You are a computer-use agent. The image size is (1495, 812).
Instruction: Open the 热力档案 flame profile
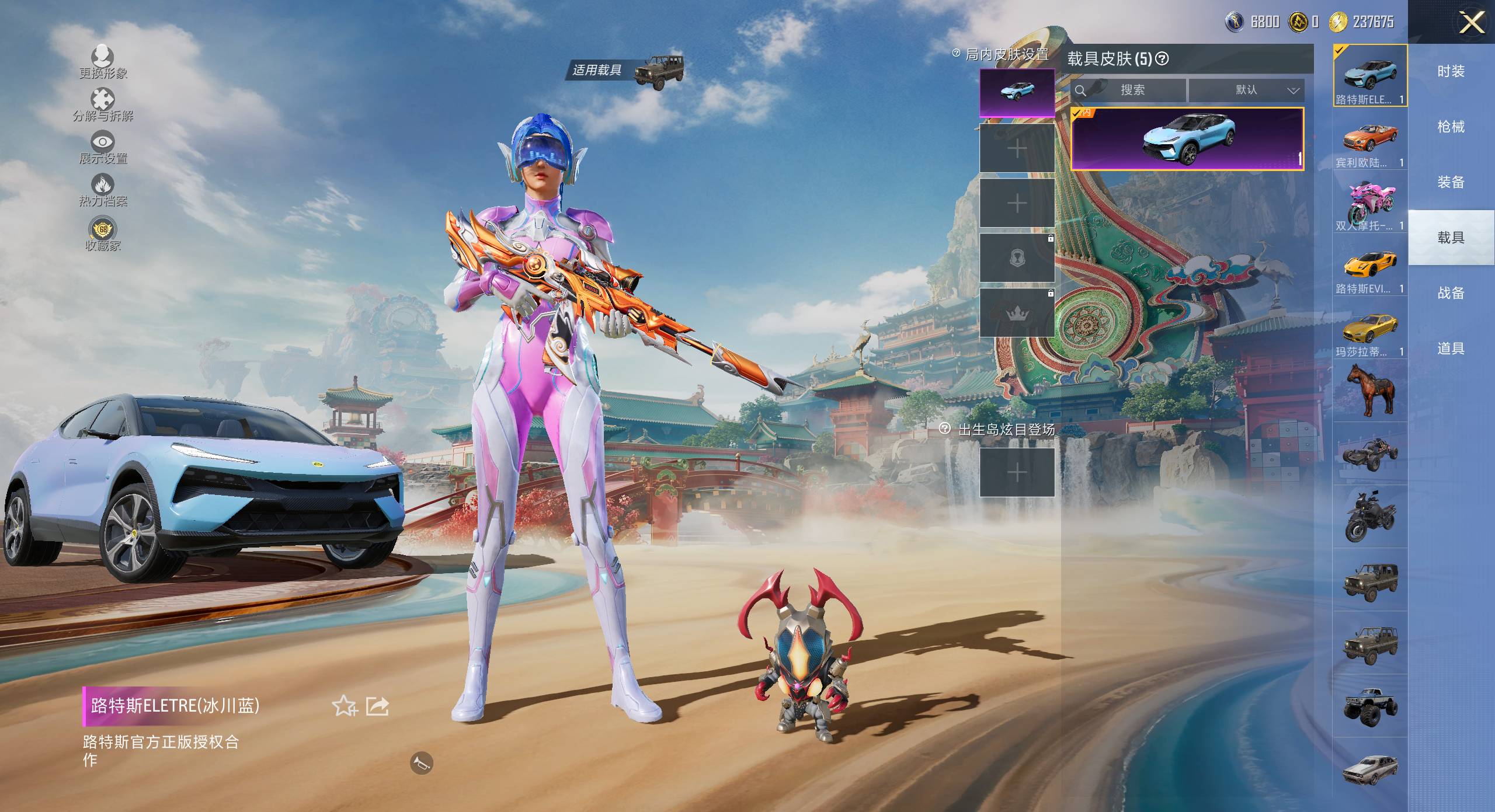[103, 185]
